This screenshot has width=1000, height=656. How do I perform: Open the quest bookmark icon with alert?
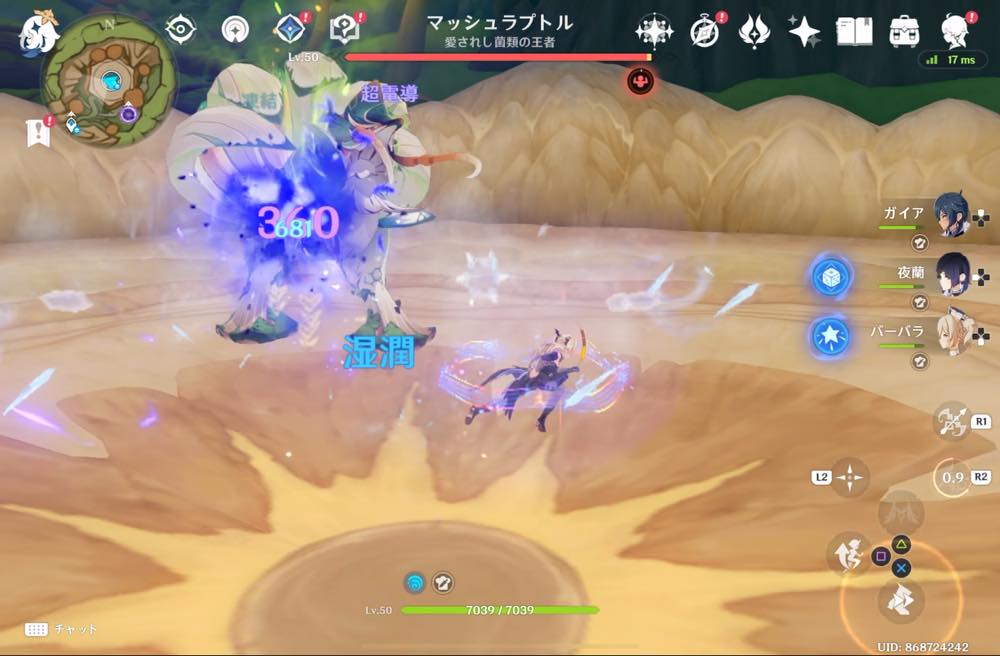39,131
